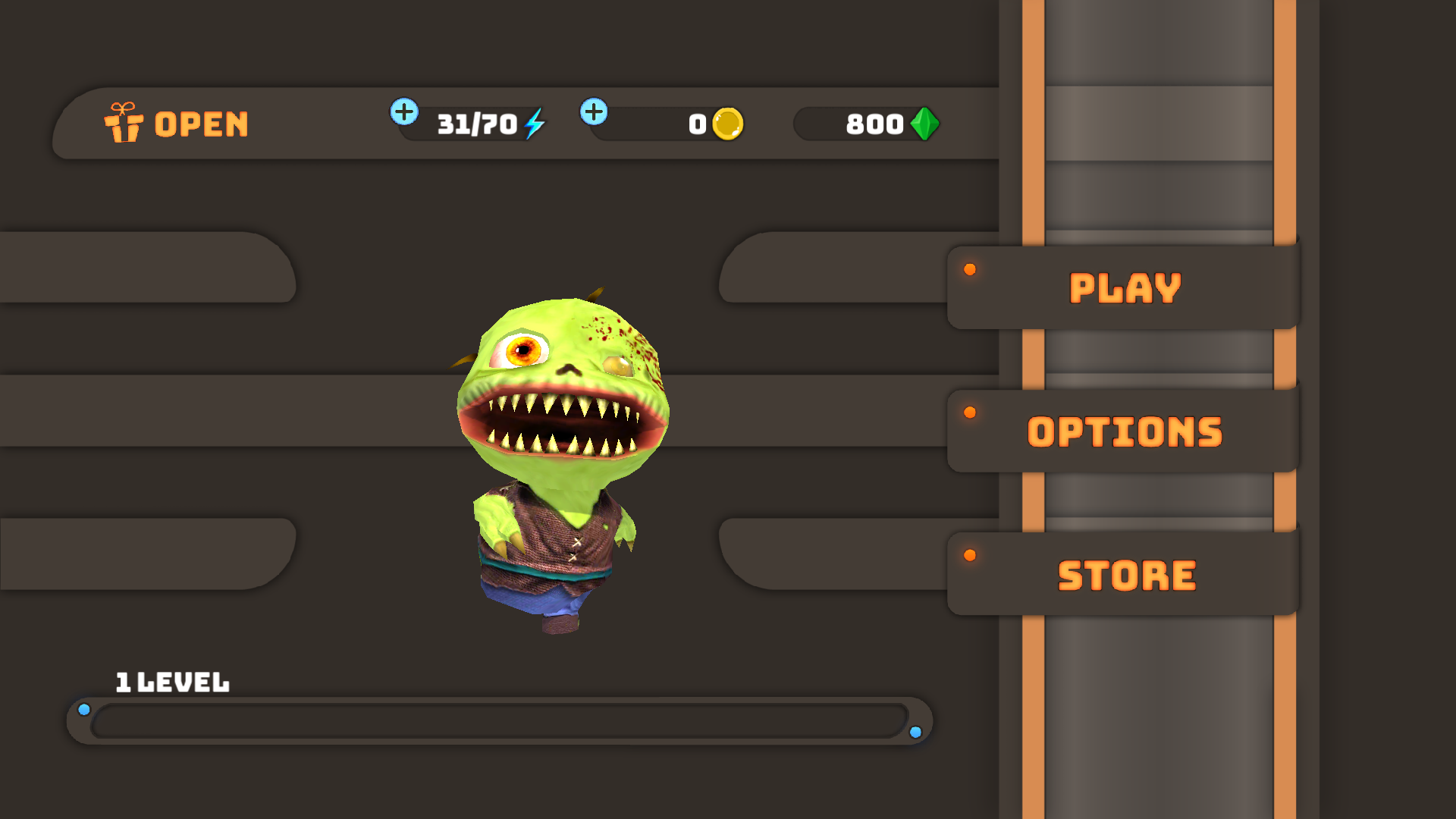Click the orange dot beside STORE
Screen dimensions: 1456x819
click(970, 555)
